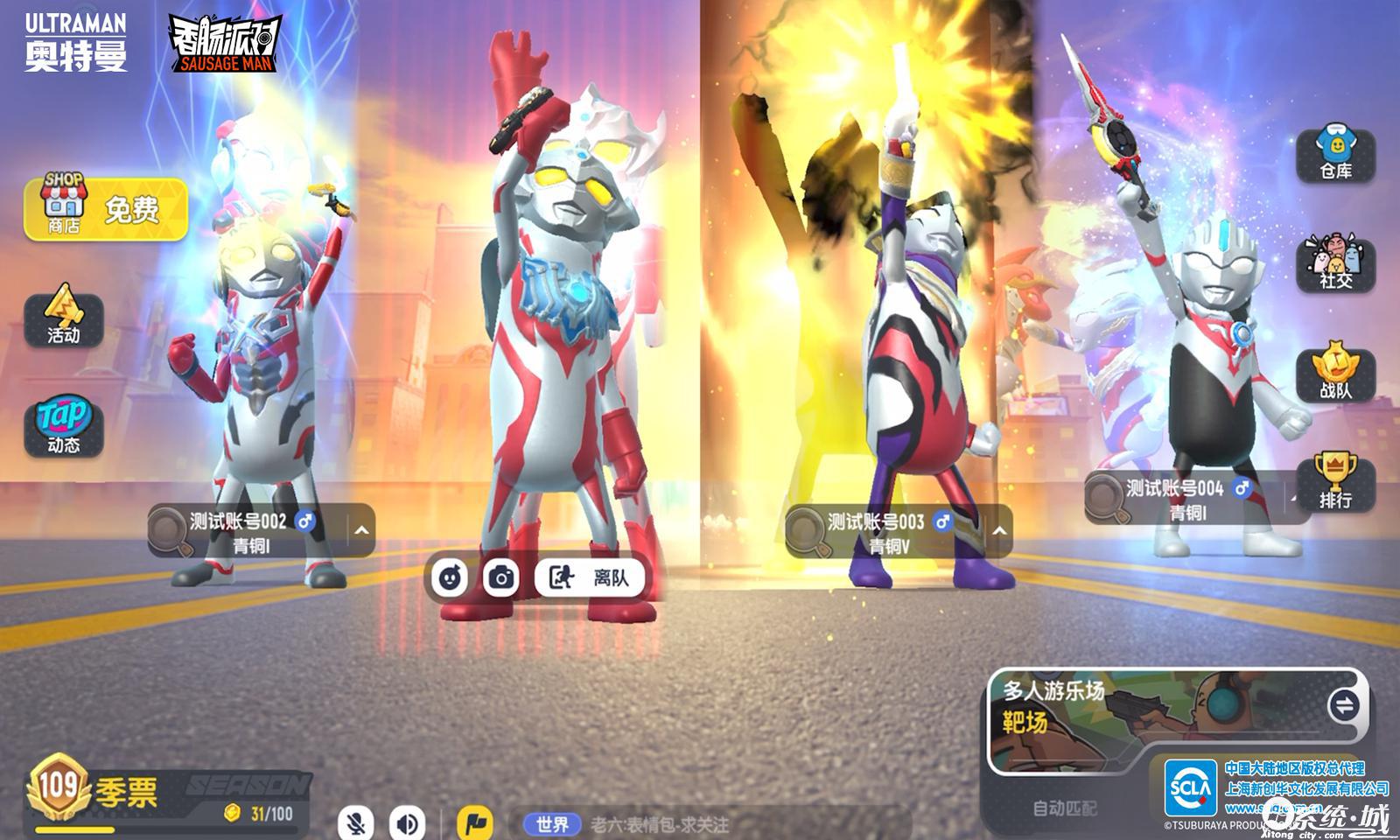Click the yellow flag marker button
The width and height of the screenshot is (1400, 840).
(475, 822)
